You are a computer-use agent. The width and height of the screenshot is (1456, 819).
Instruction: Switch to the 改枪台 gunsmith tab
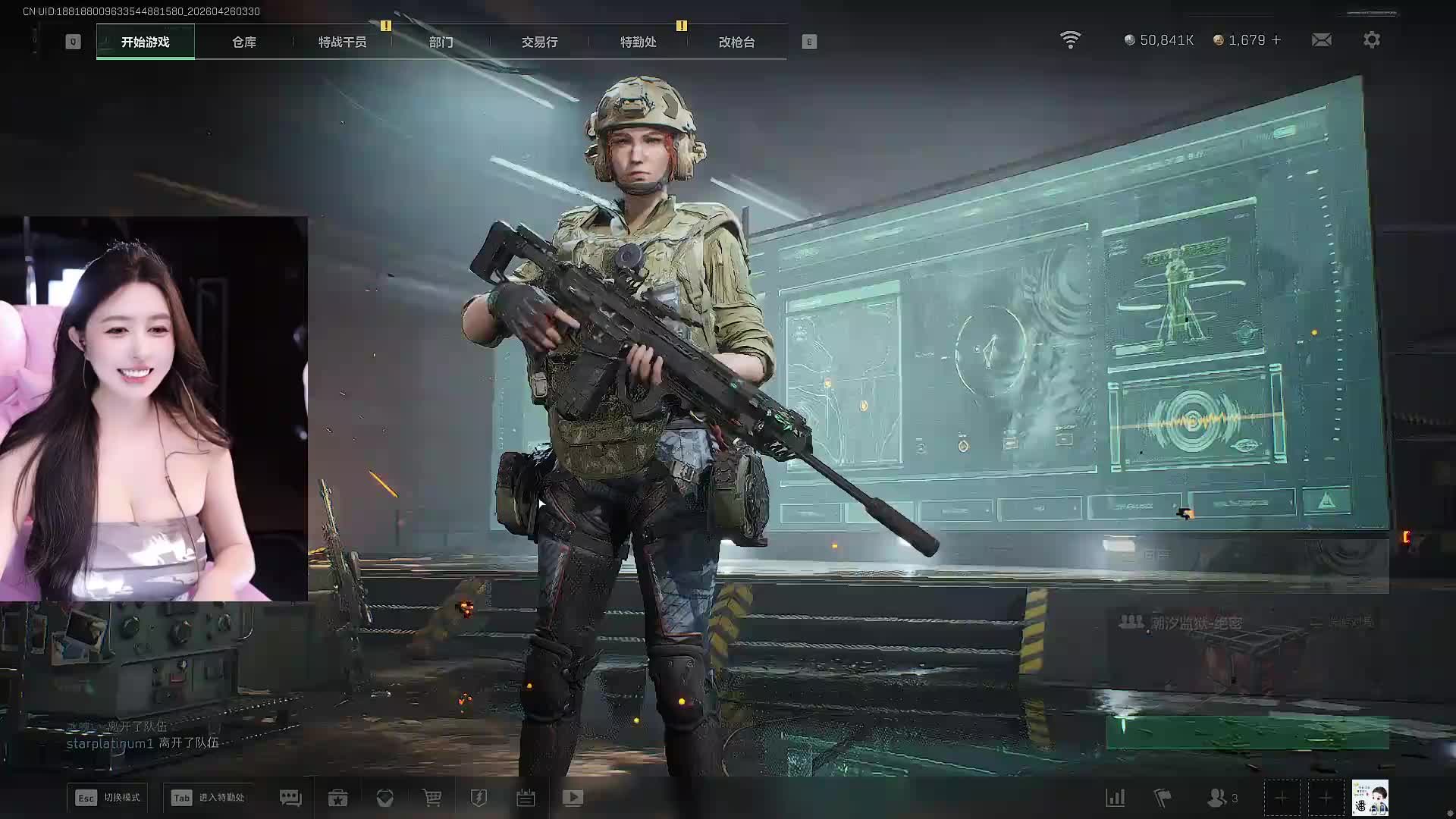(736, 42)
